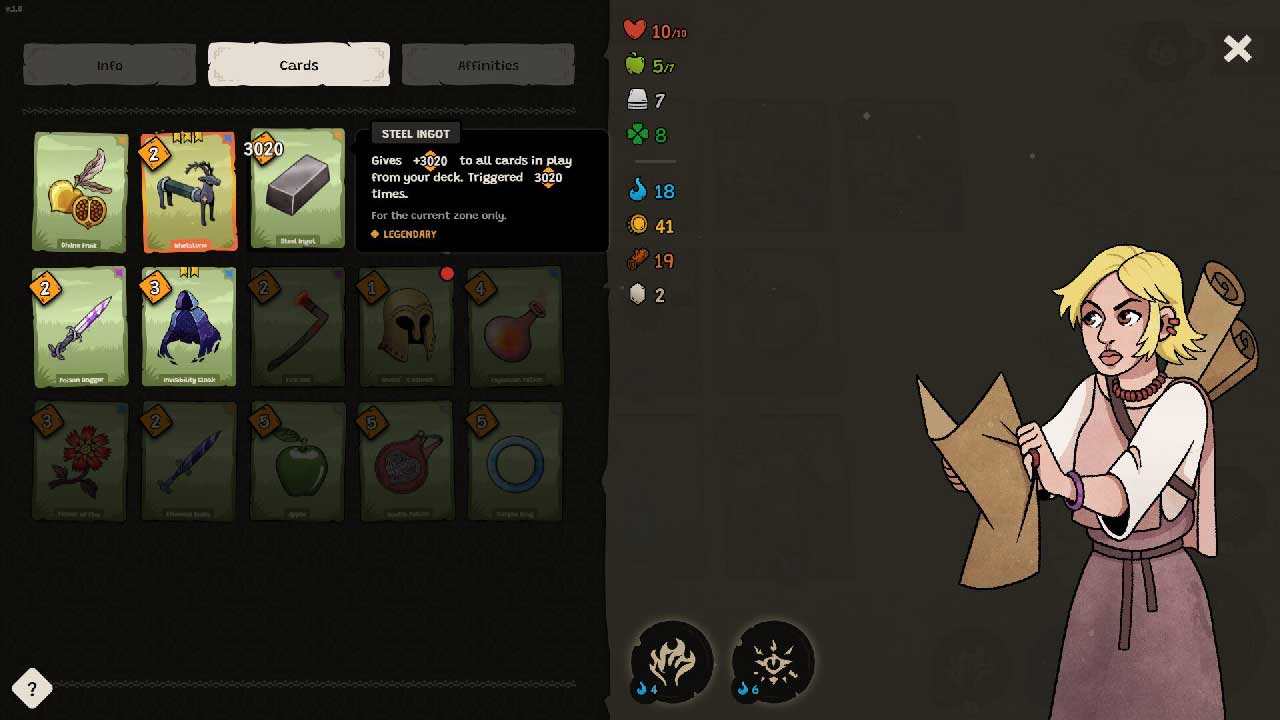Choose the orange deer statue card
Image resolution: width=1280 pixels, height=720 pixels.
tap(189, 191)
